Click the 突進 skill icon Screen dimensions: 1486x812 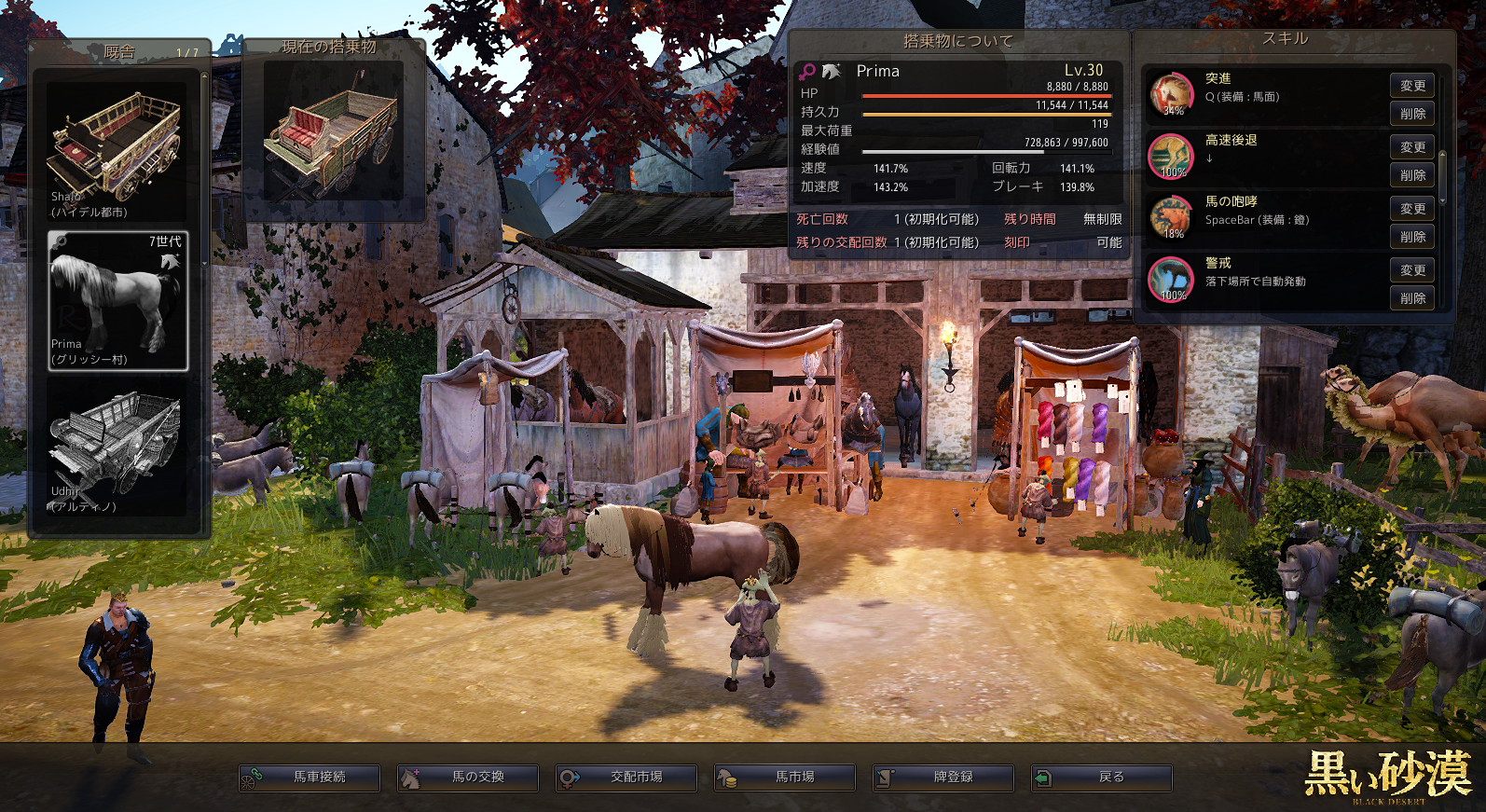tap(1171, 95)
